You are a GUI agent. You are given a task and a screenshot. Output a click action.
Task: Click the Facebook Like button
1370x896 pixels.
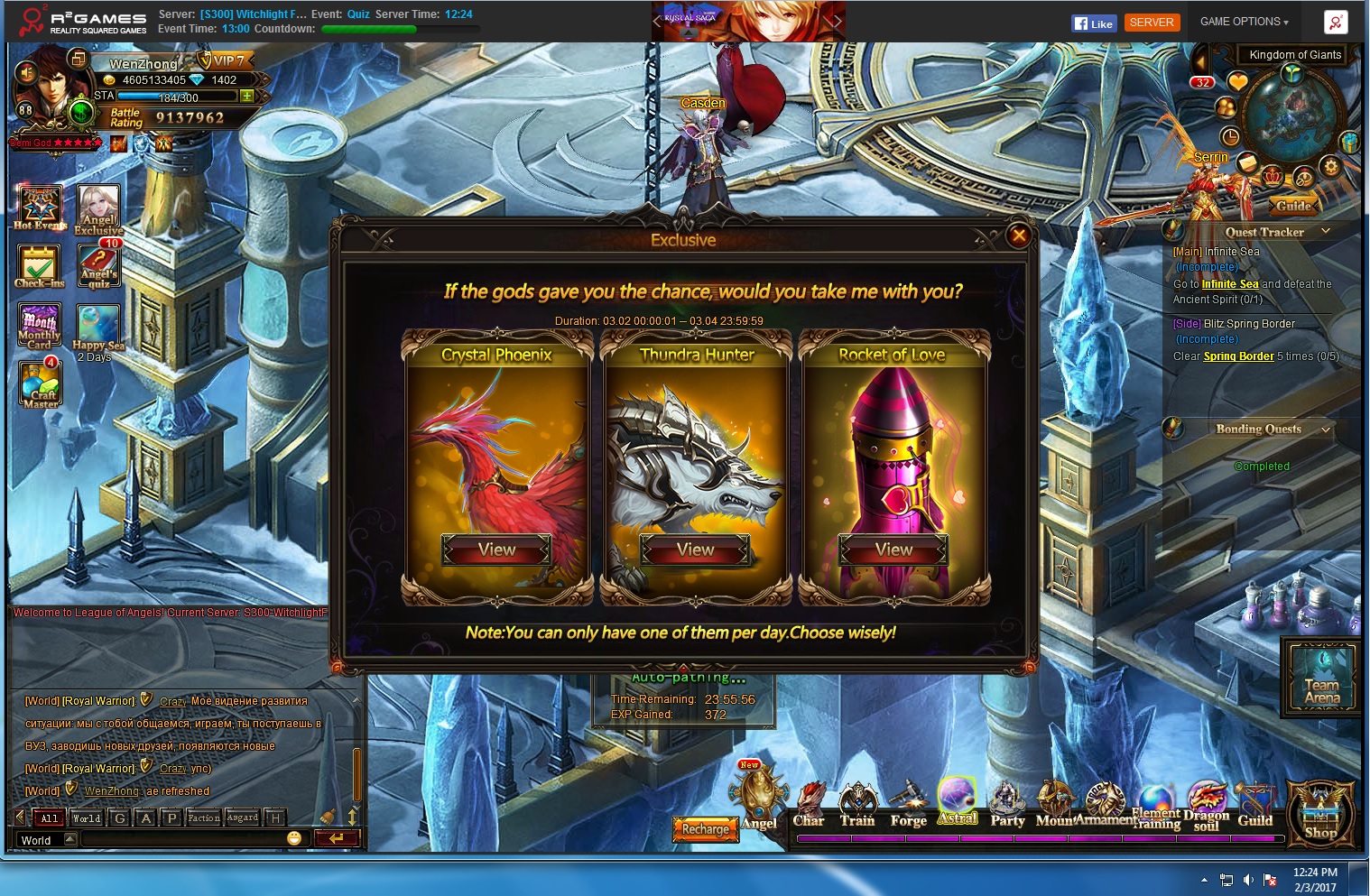[1094, 23]
